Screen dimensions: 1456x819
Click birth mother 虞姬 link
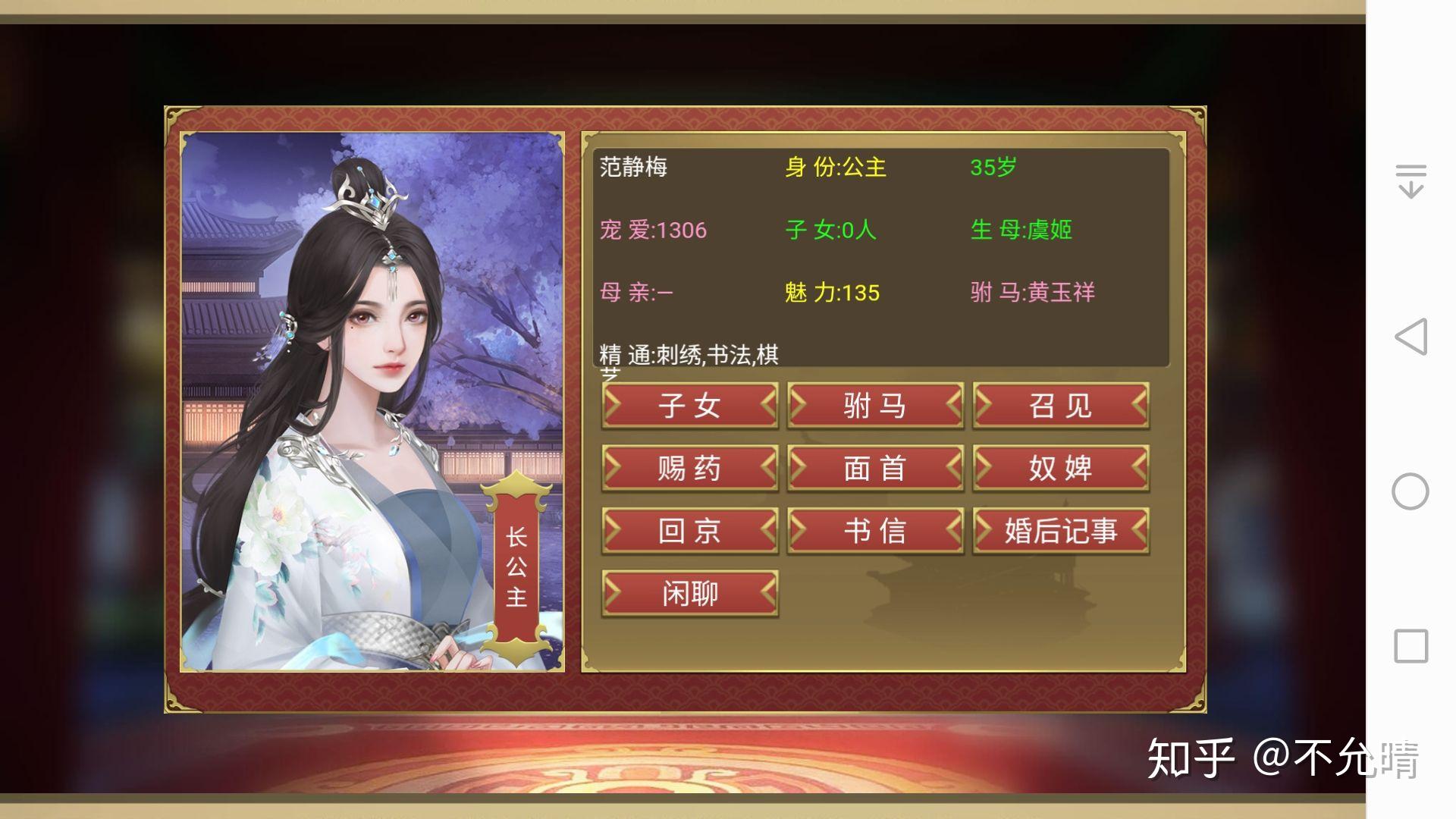[1054, 229]
